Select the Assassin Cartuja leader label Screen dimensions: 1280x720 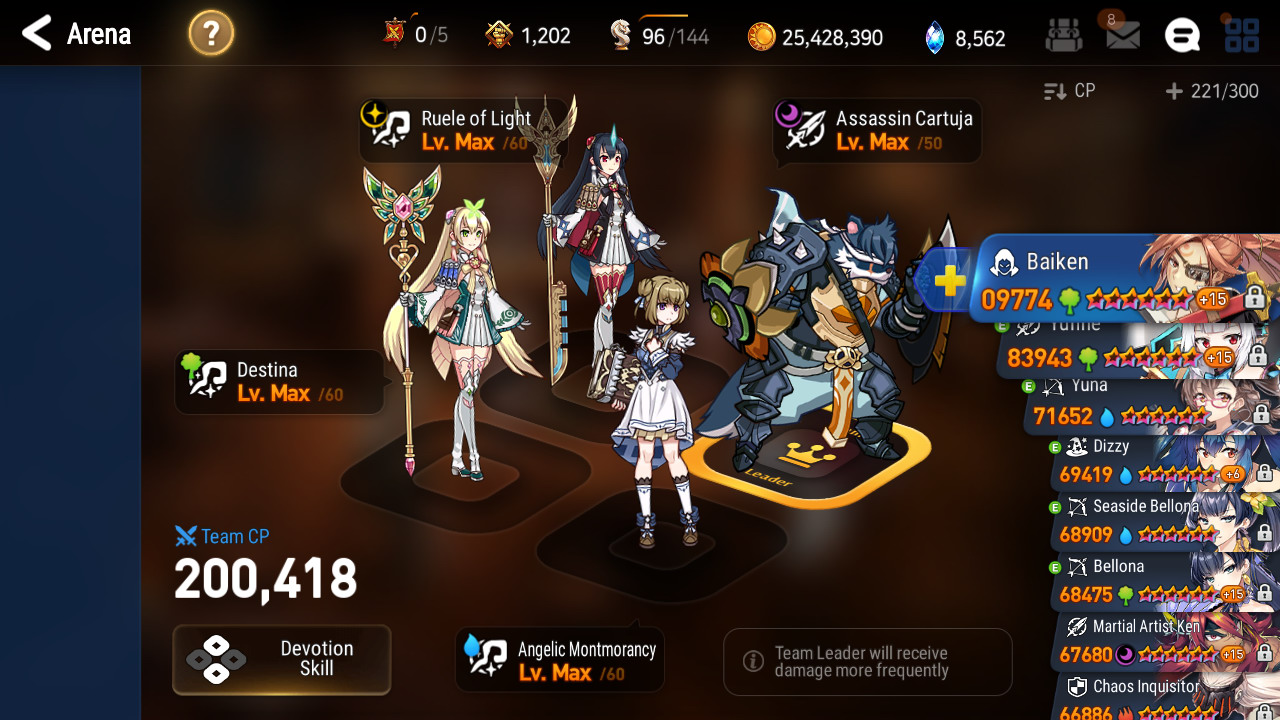[877, 130]
